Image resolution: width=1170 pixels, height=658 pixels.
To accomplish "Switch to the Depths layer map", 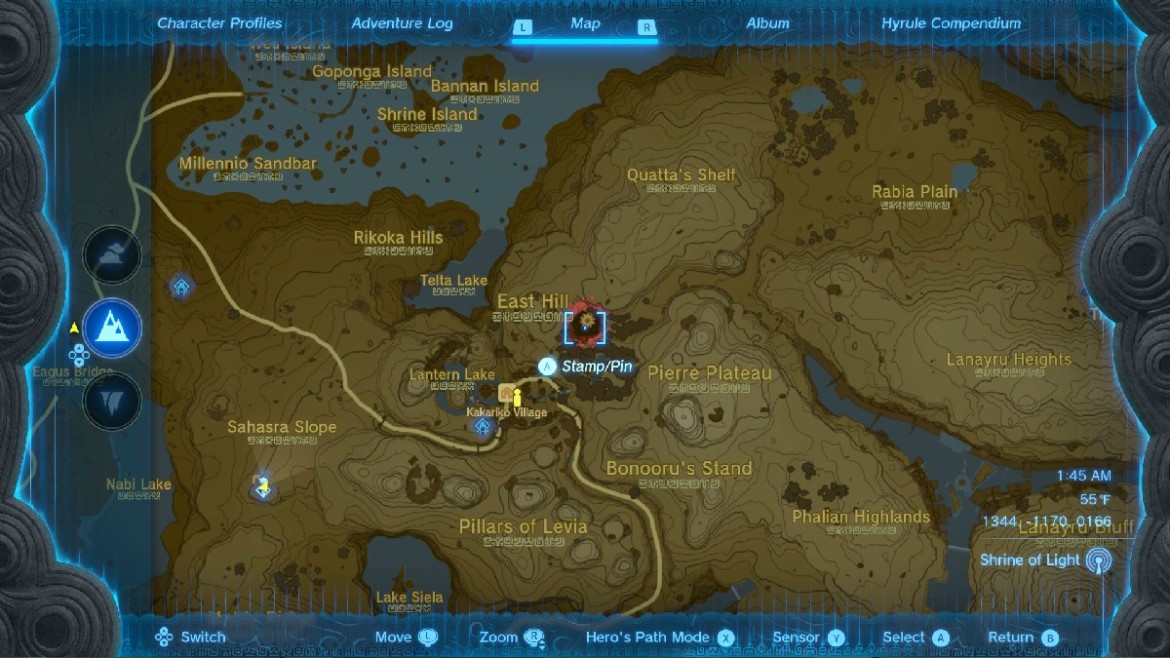I will tap(112, 401).
